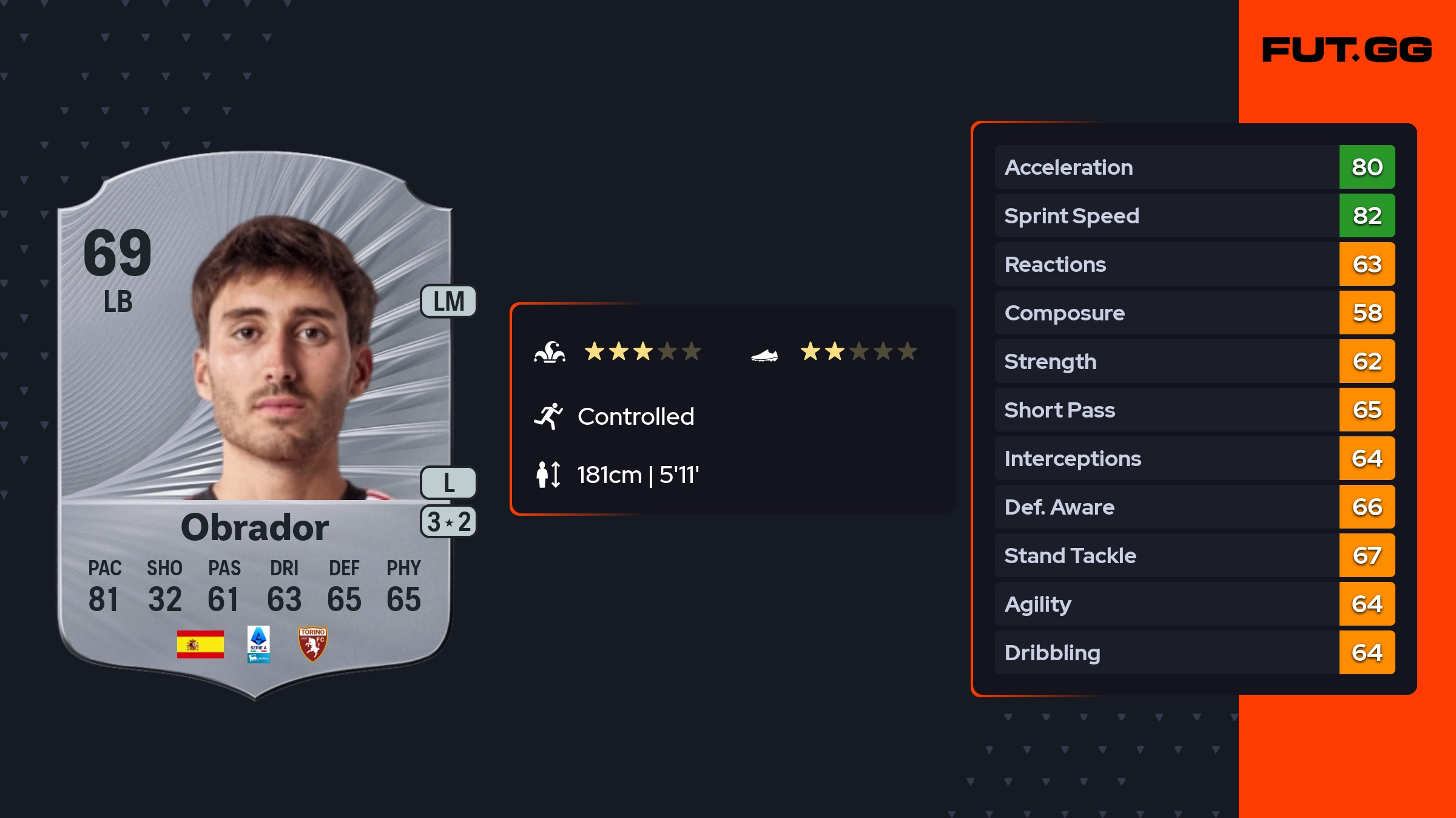
Task: Click the LM alternate position badge
Action: point(449,302)
